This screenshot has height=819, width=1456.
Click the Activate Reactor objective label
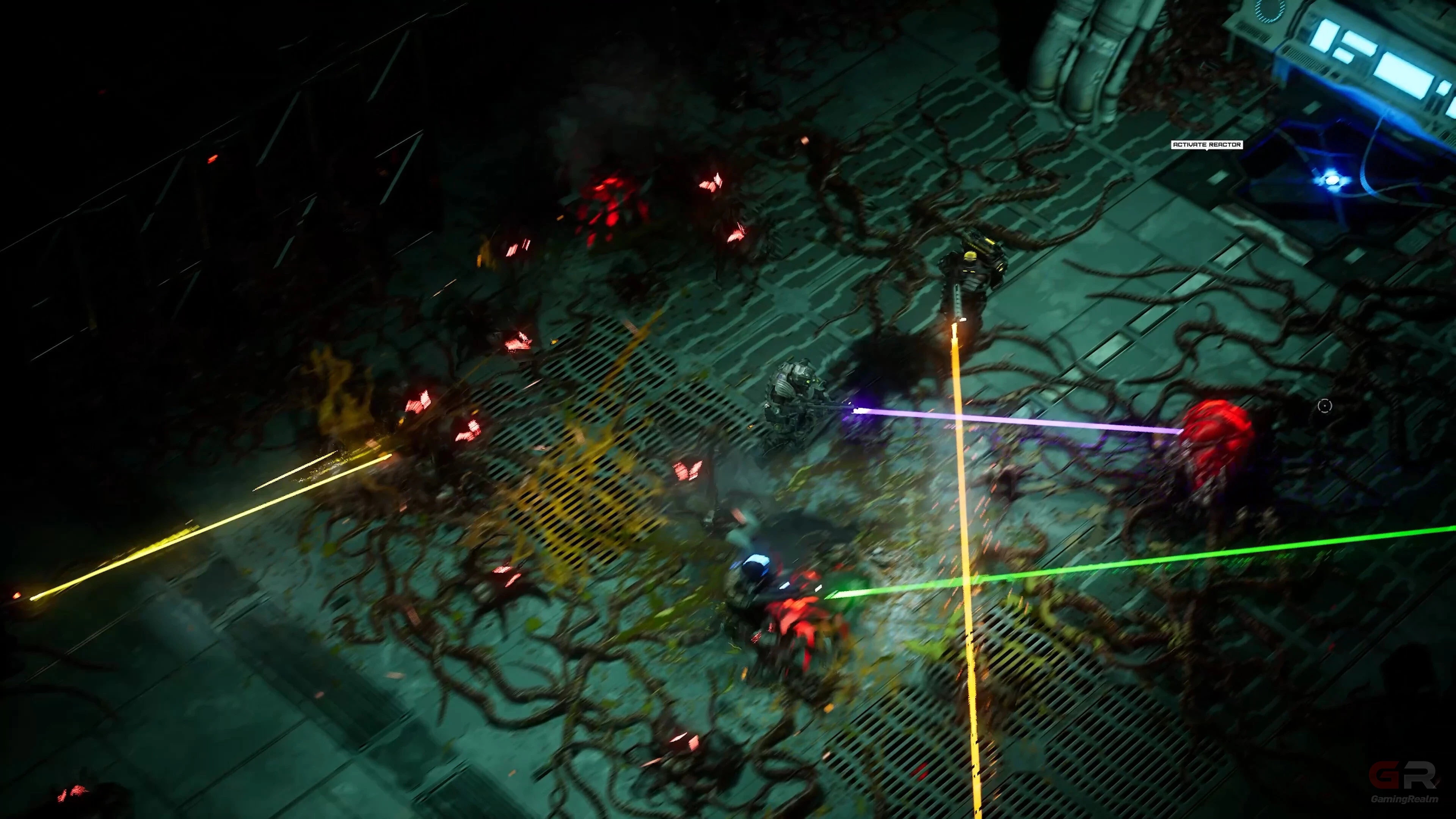click(1206, 145)
